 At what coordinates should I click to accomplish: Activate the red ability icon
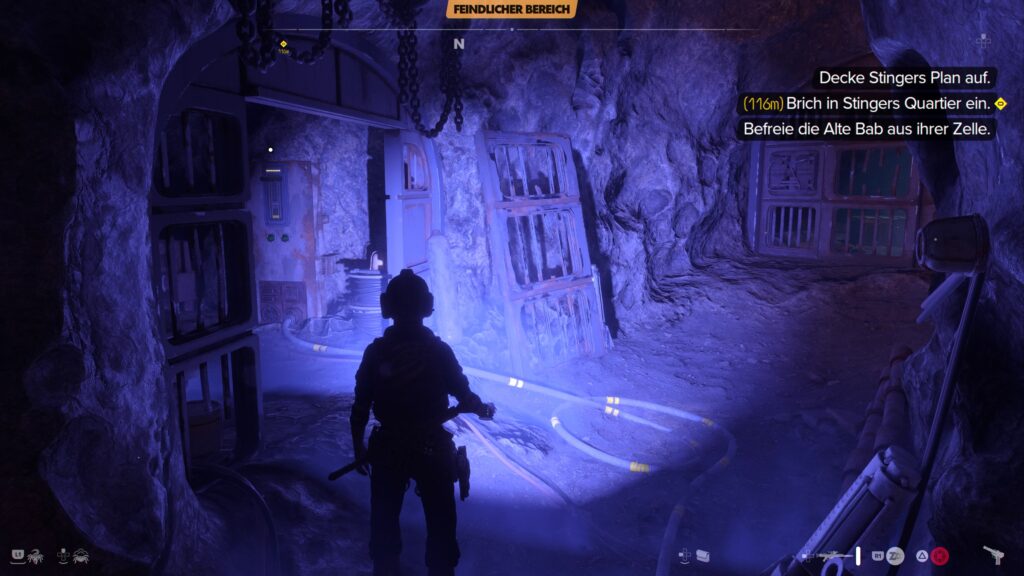click(938, 555)
